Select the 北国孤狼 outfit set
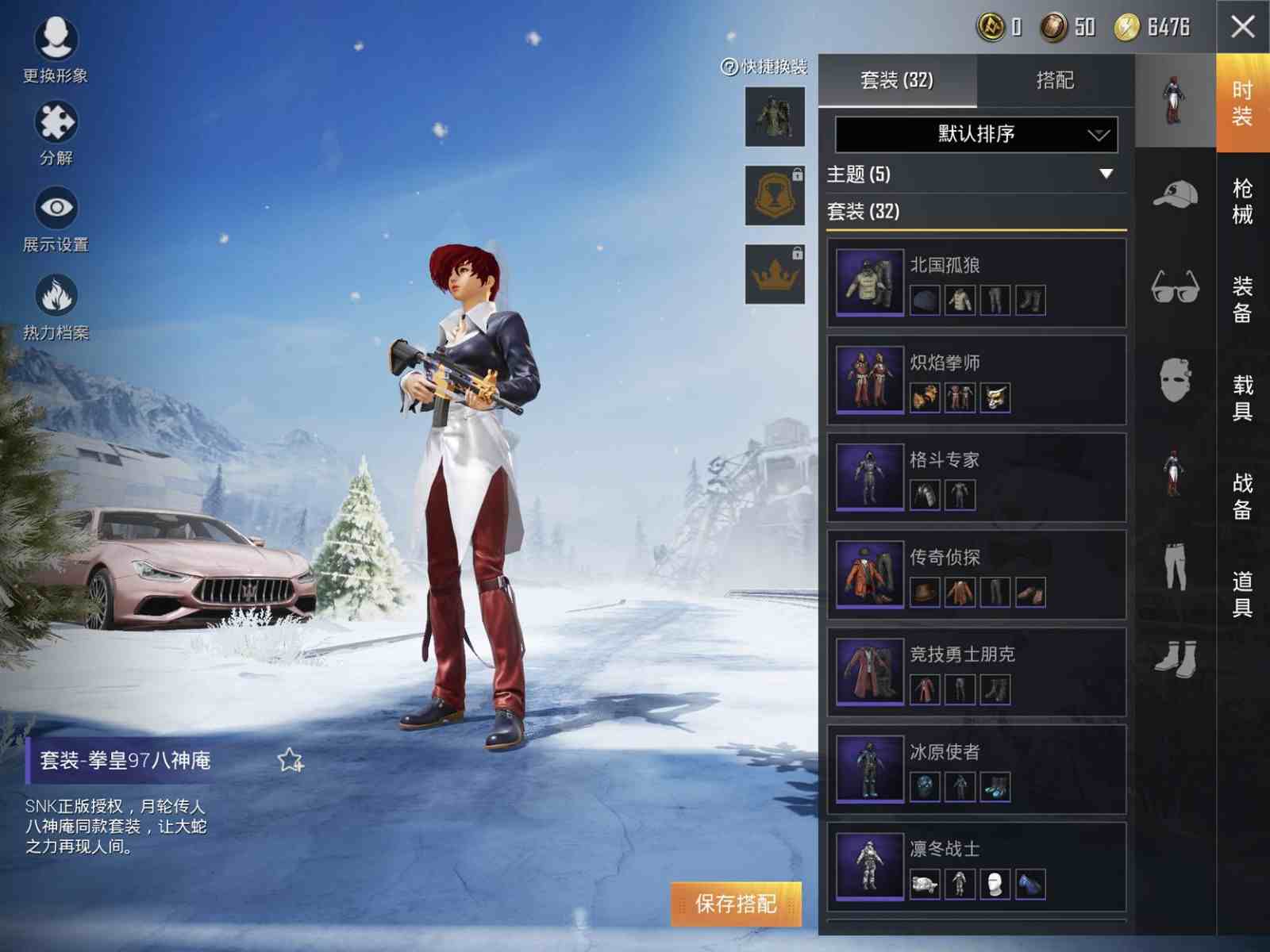1270x952 pixels. [x=976, y=283]
